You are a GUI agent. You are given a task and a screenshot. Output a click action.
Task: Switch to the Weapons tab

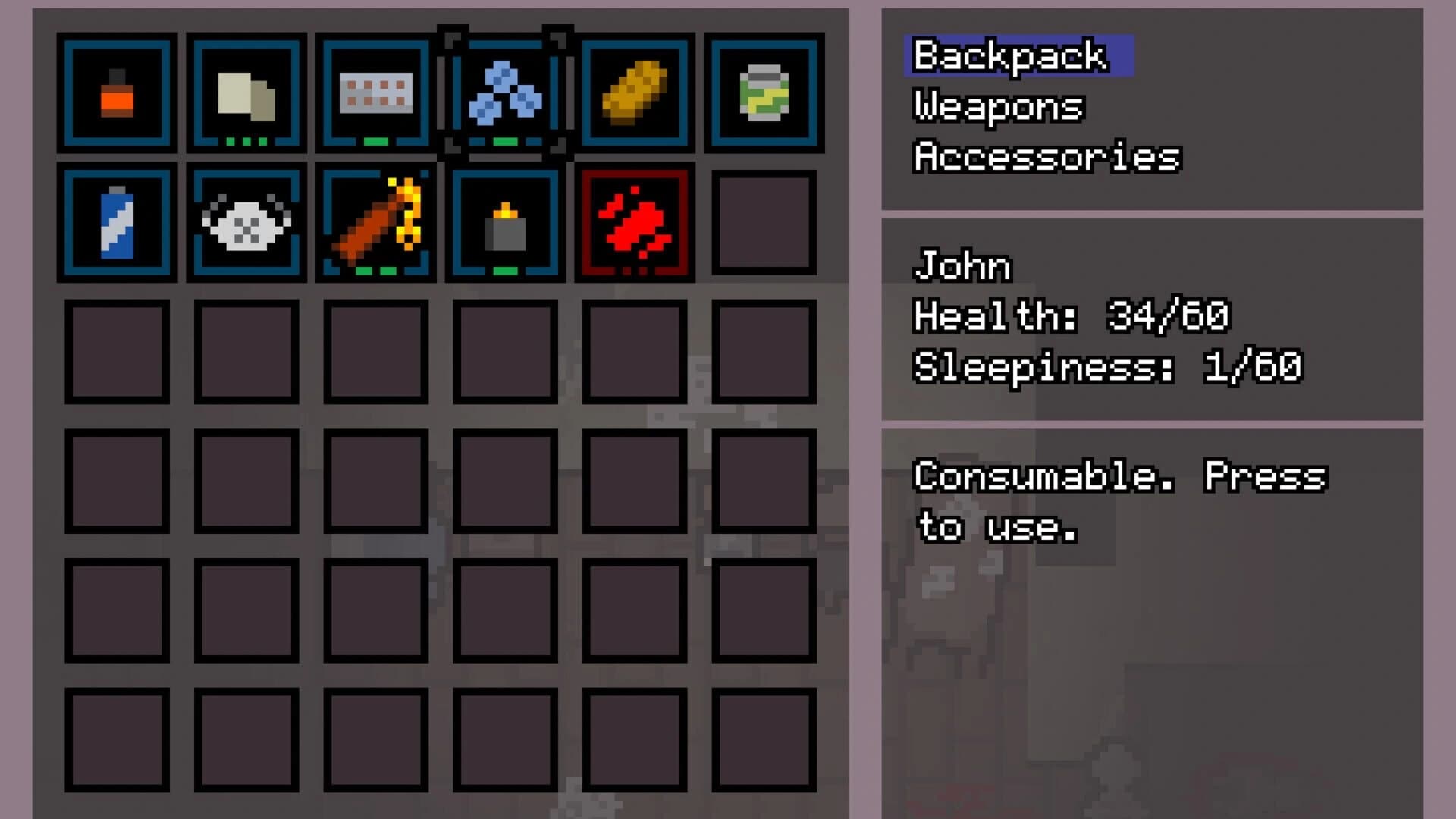point(997,106)
